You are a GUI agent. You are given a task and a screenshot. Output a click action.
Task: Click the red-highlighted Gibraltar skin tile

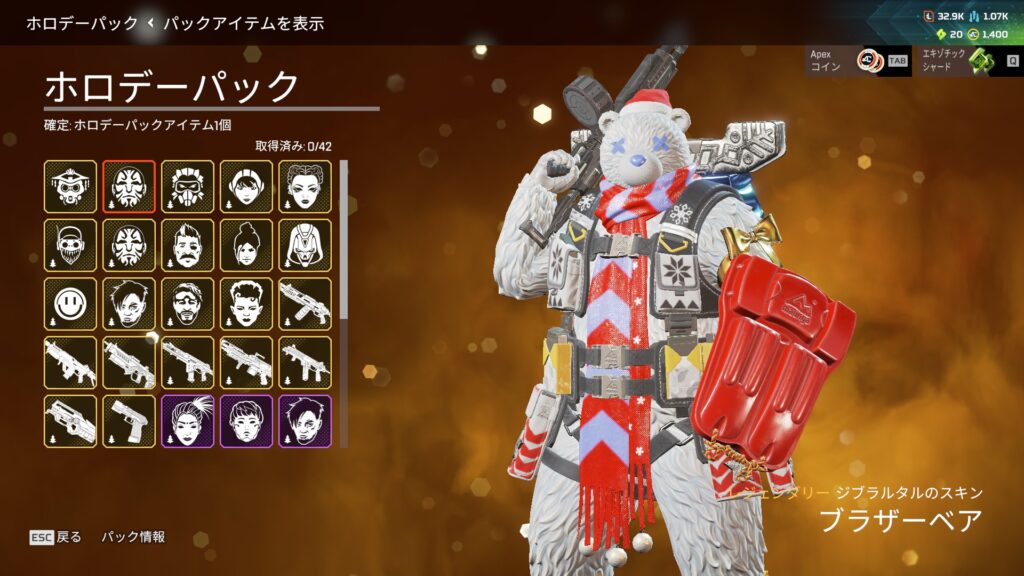129,186
